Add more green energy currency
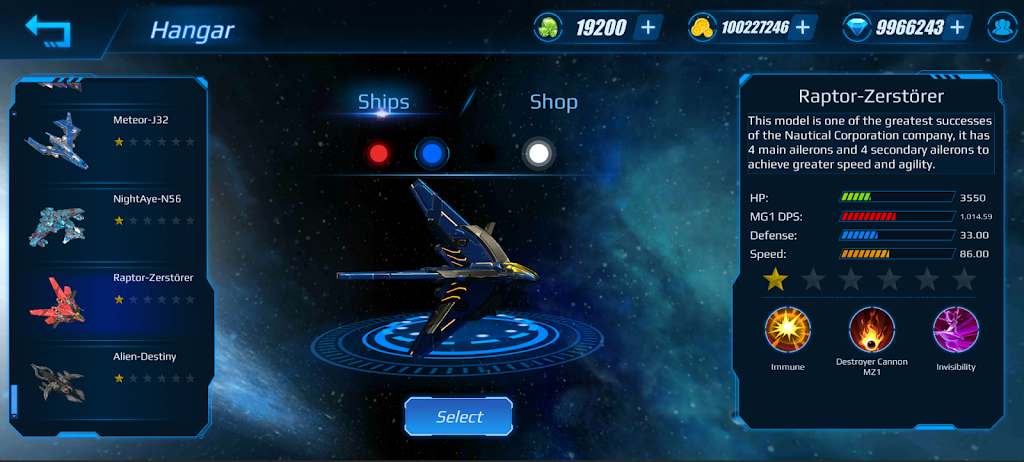 tap(648, 27)
